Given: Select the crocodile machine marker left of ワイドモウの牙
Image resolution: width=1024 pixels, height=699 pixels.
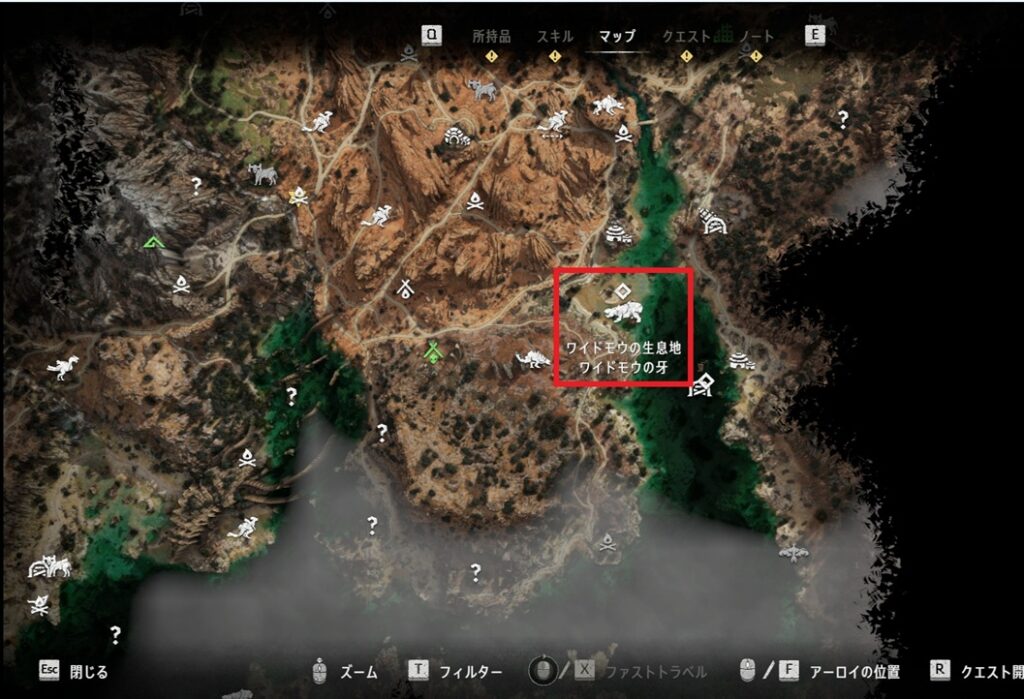Looking at the screenshot, I should (x=530, y=358).
